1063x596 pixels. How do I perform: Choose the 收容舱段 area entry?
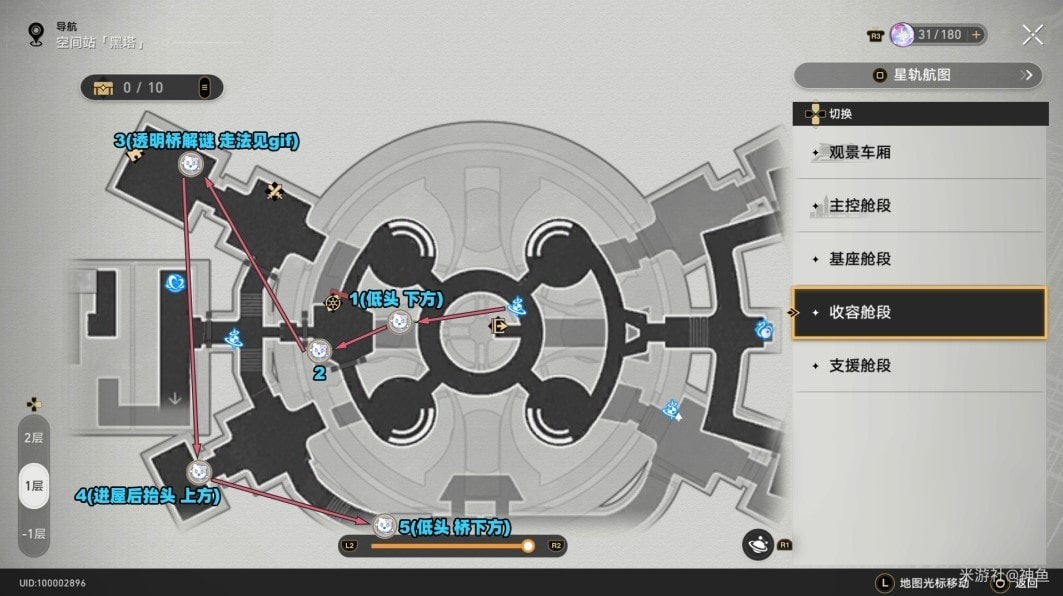[x=918, y=312]
